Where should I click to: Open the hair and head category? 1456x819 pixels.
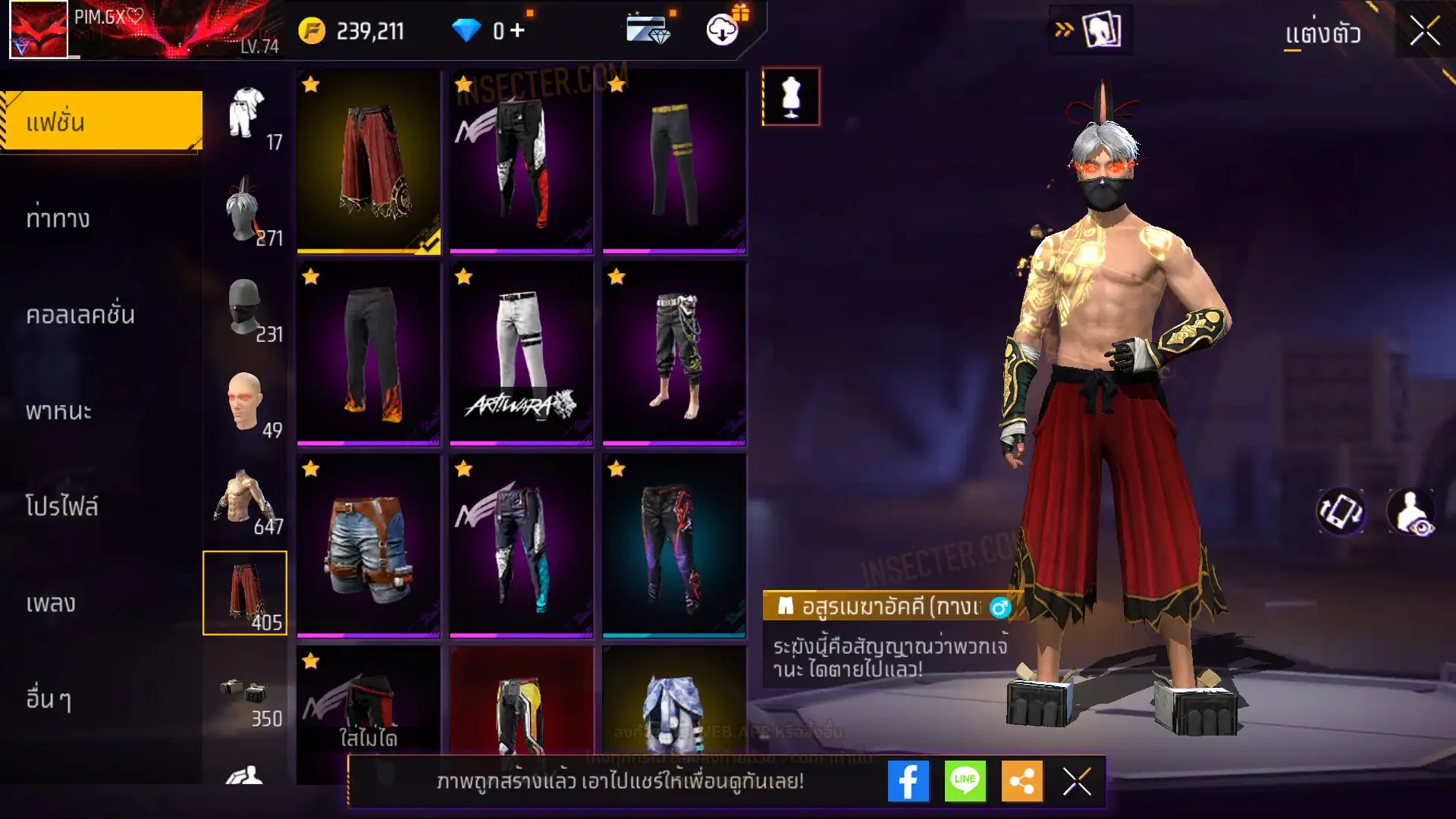[x=245, y=210]
